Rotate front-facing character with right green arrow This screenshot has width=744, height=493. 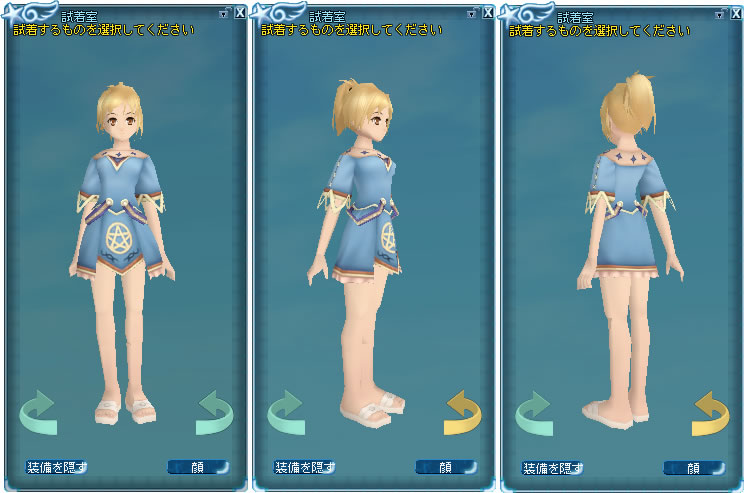(214, 412)
